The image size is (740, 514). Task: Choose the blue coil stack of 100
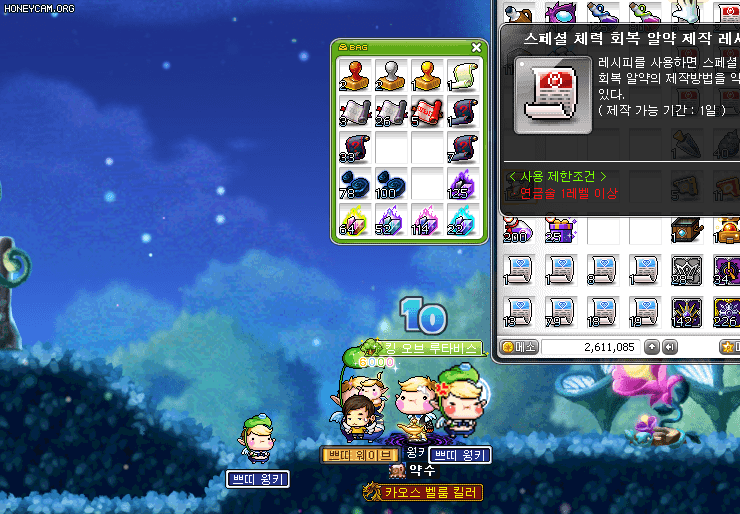(x=391, y=184)
